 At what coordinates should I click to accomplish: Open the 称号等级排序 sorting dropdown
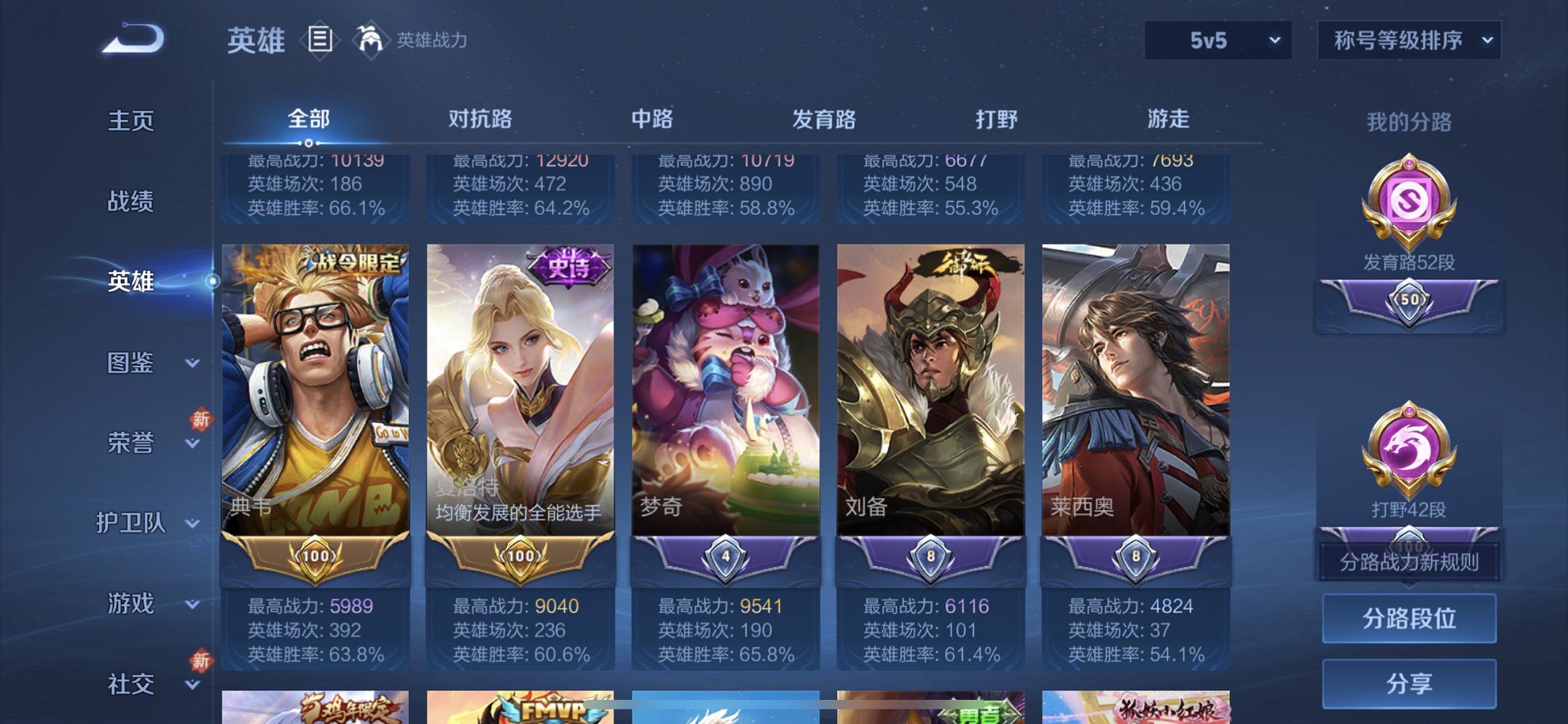coord(1411,42)
